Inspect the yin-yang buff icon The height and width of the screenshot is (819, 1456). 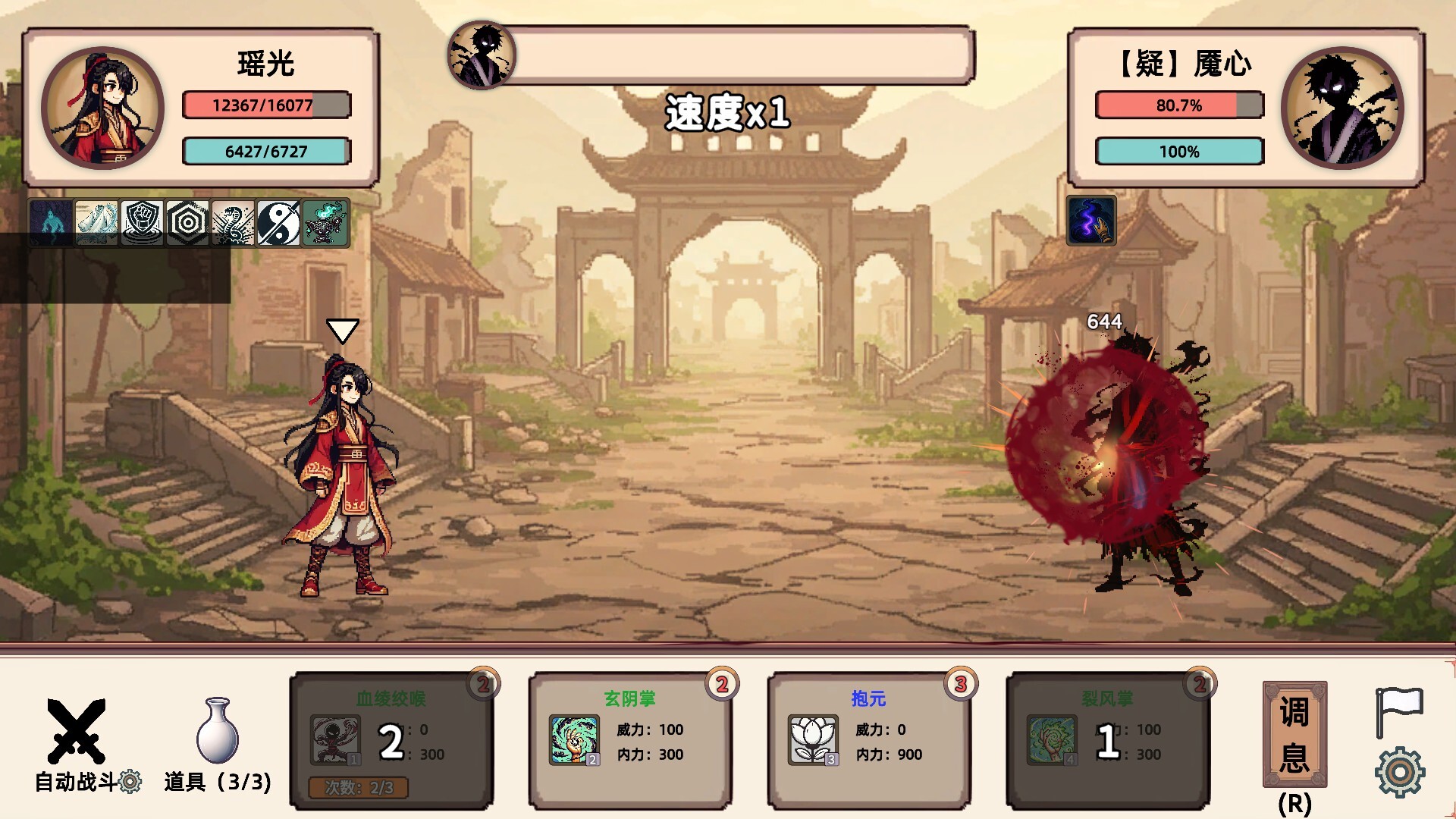(x=278, y=223)
